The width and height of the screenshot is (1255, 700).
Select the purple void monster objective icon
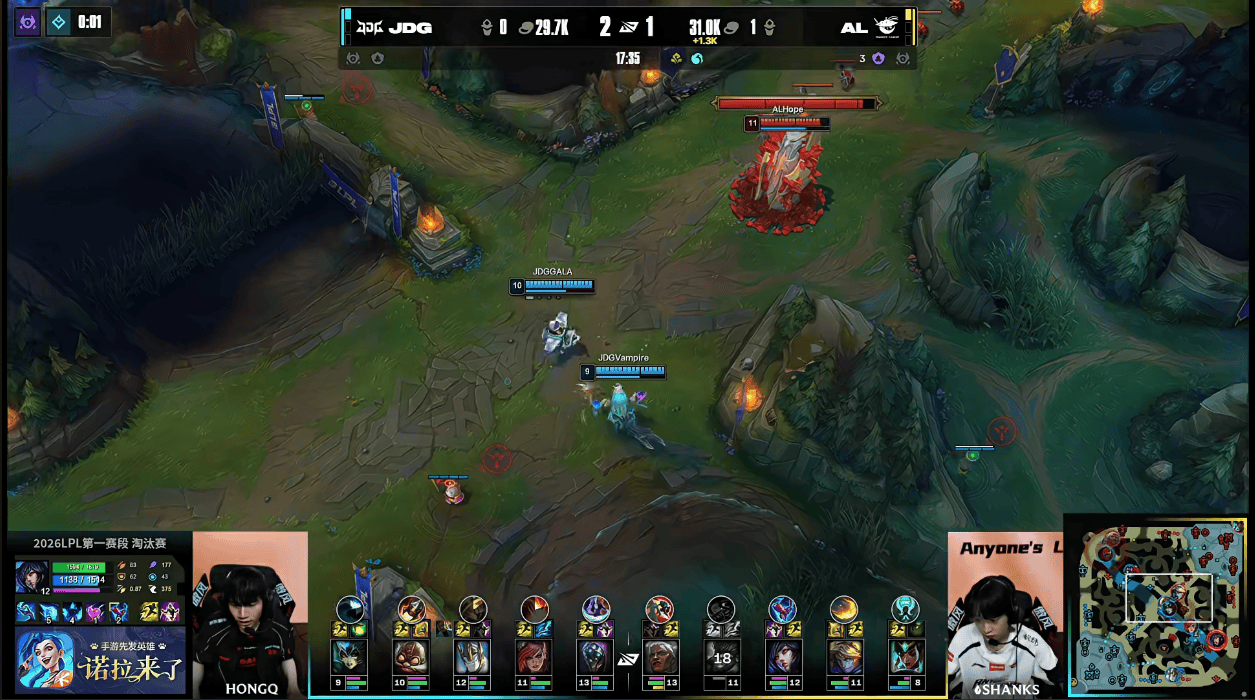point(27,22)
